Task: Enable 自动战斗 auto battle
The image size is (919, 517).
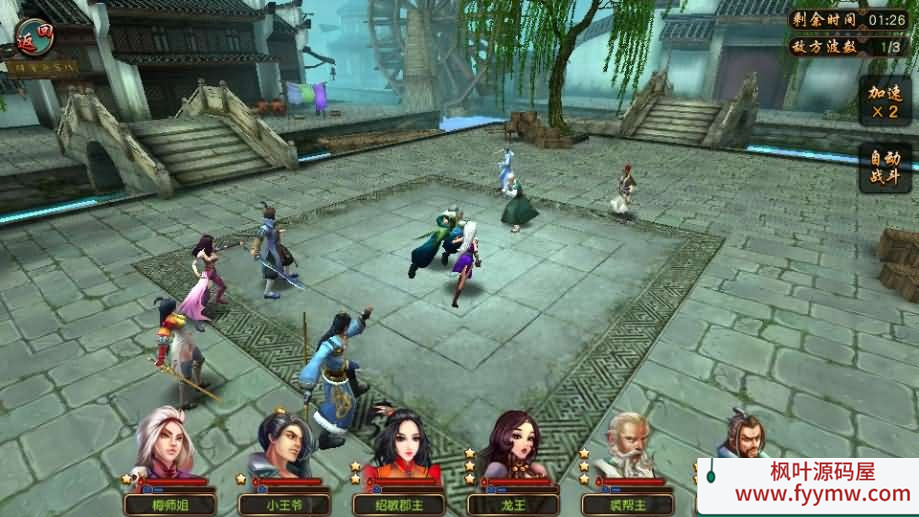Action: [x=885, y=168]
